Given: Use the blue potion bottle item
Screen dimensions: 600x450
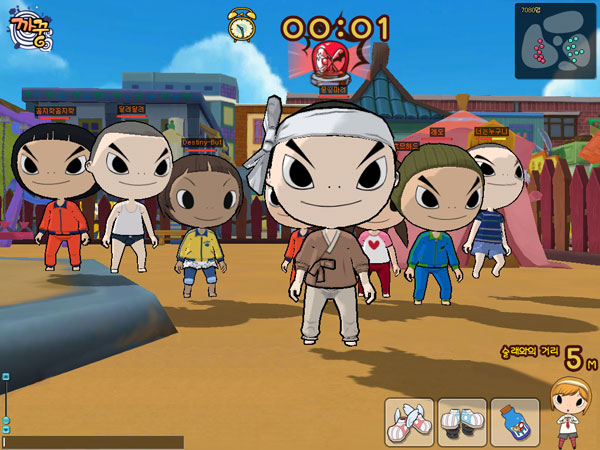Looking at the screenshot, I should [514, 422].
